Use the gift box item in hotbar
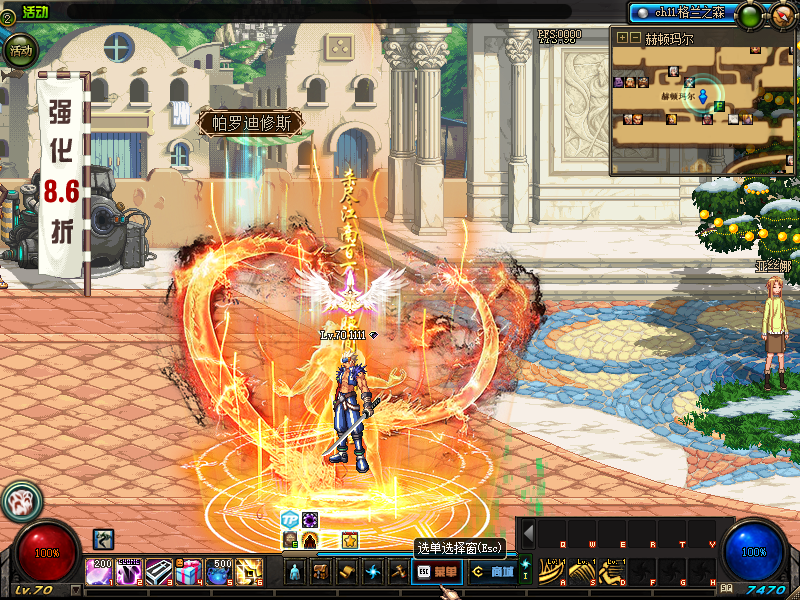 pyautogui.click(x=189, y=572)
